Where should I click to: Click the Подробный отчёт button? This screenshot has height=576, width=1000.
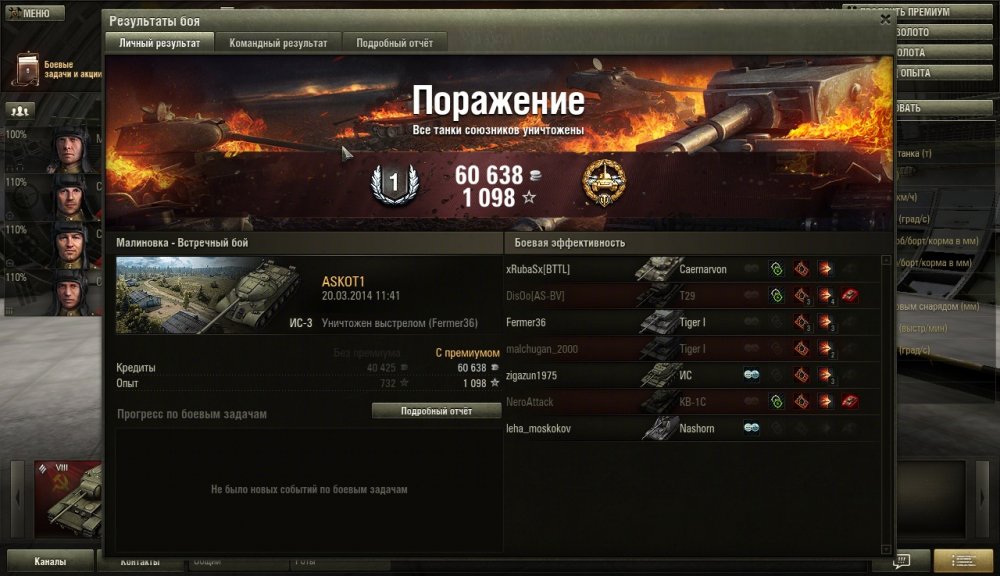point(436,411)
